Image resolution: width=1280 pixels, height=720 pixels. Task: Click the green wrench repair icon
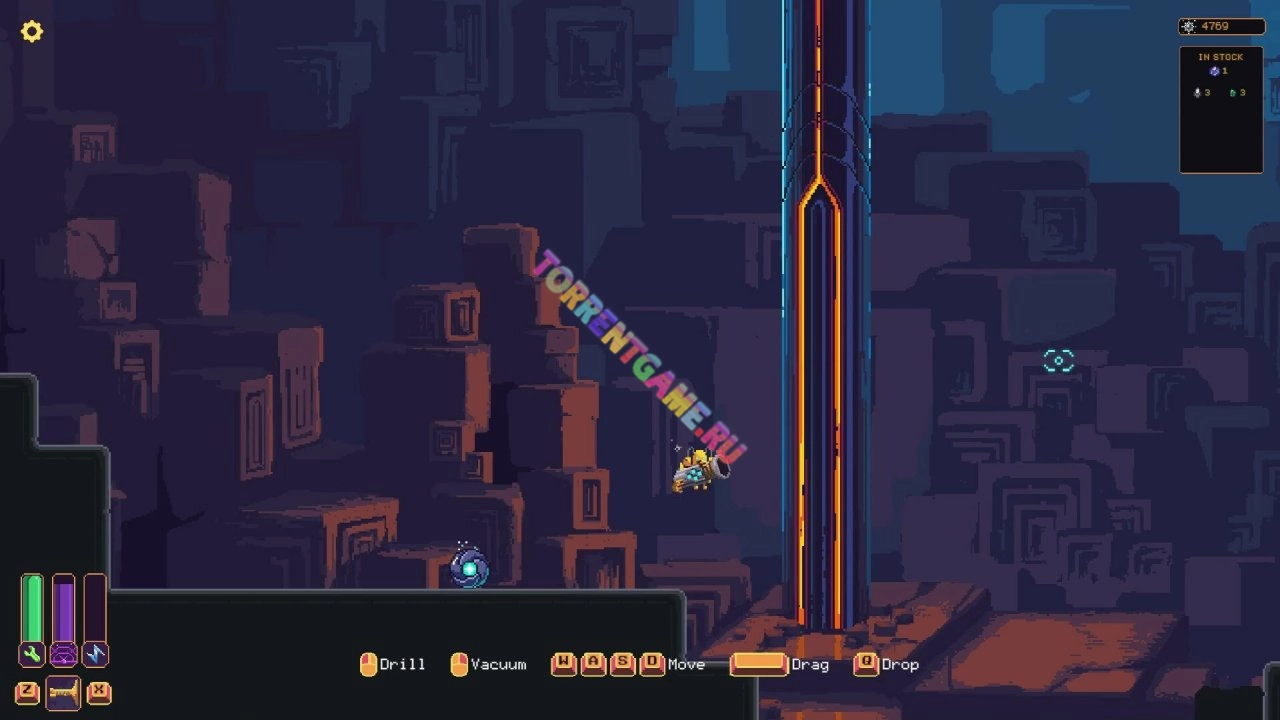[x=32, y=655]
